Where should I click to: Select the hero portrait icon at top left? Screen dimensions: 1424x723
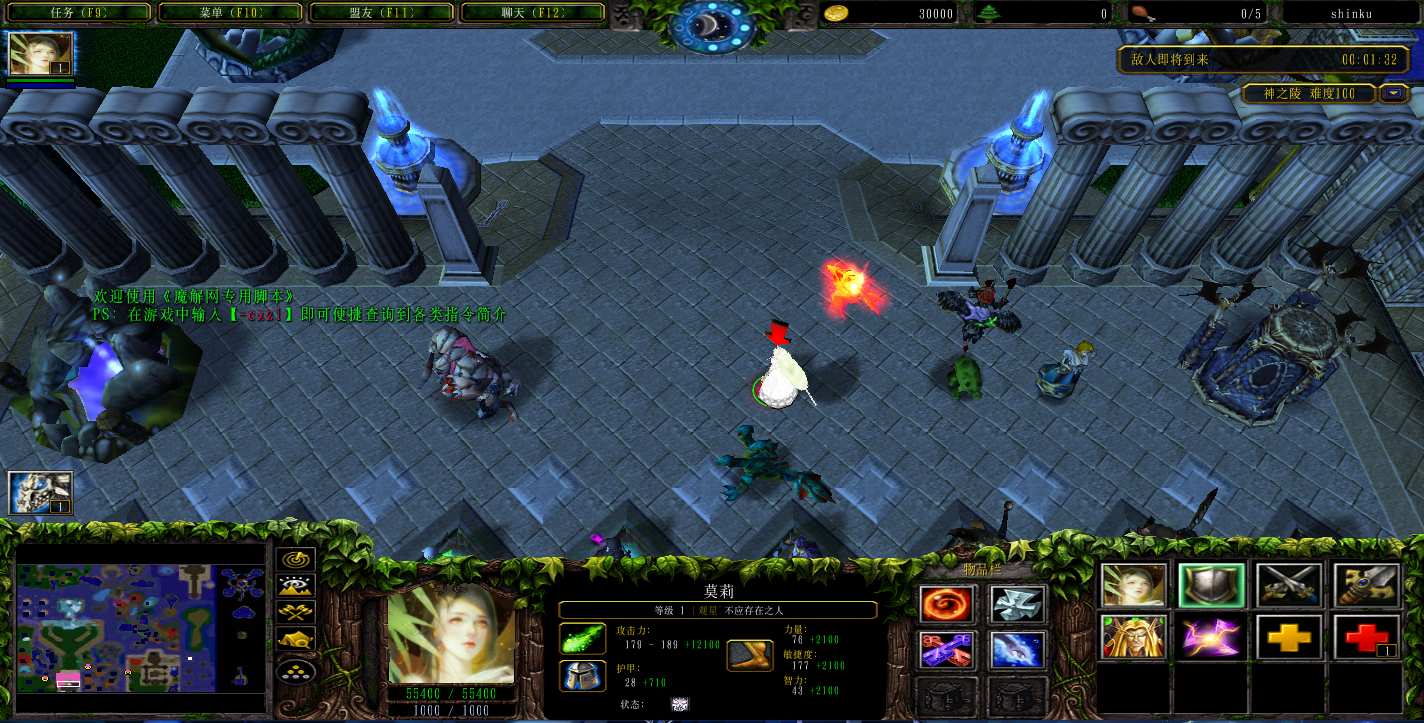[41, 54]
